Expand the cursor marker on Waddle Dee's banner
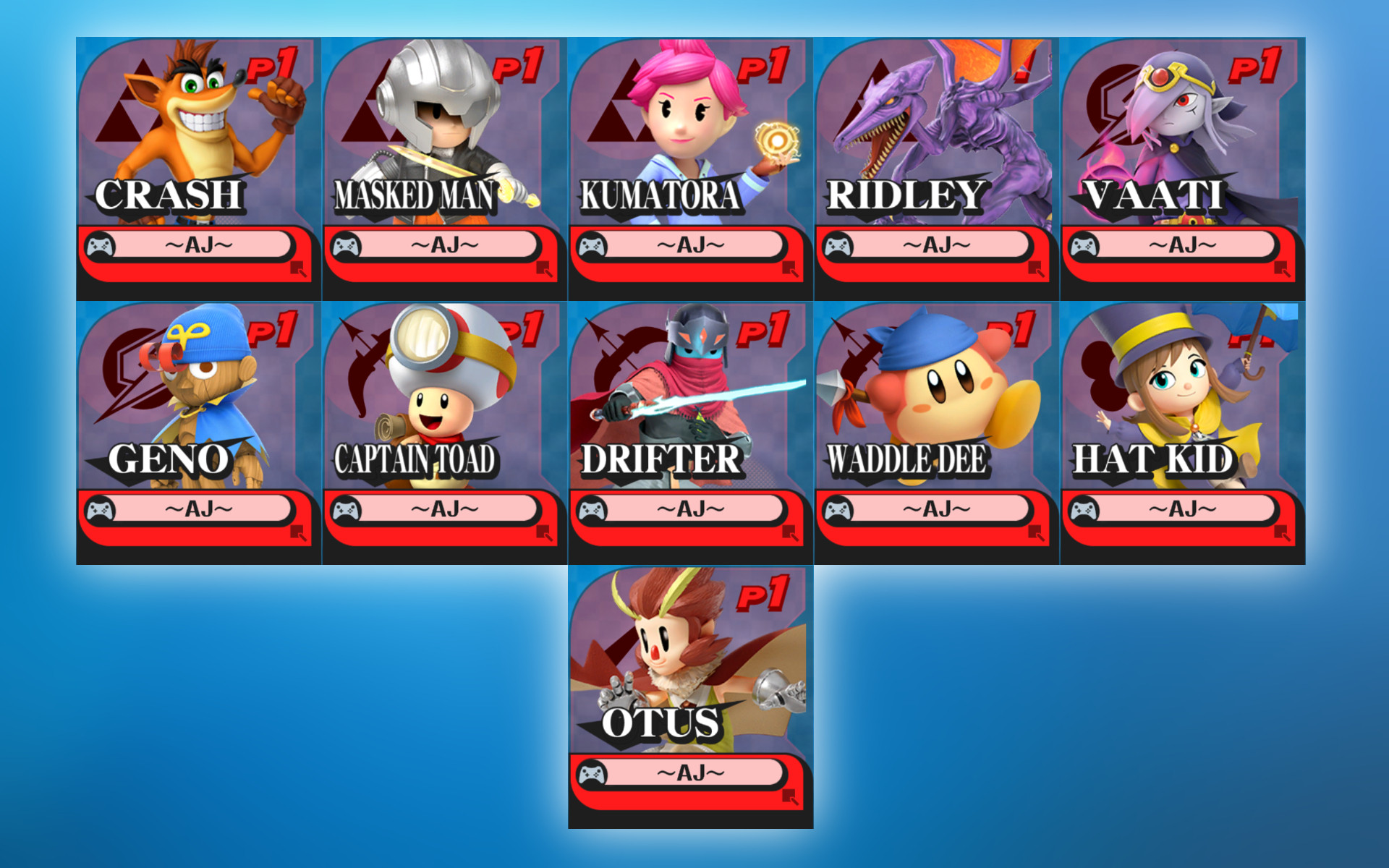The height and width of the screenshot is (868, 1389). pos(1036,532)
